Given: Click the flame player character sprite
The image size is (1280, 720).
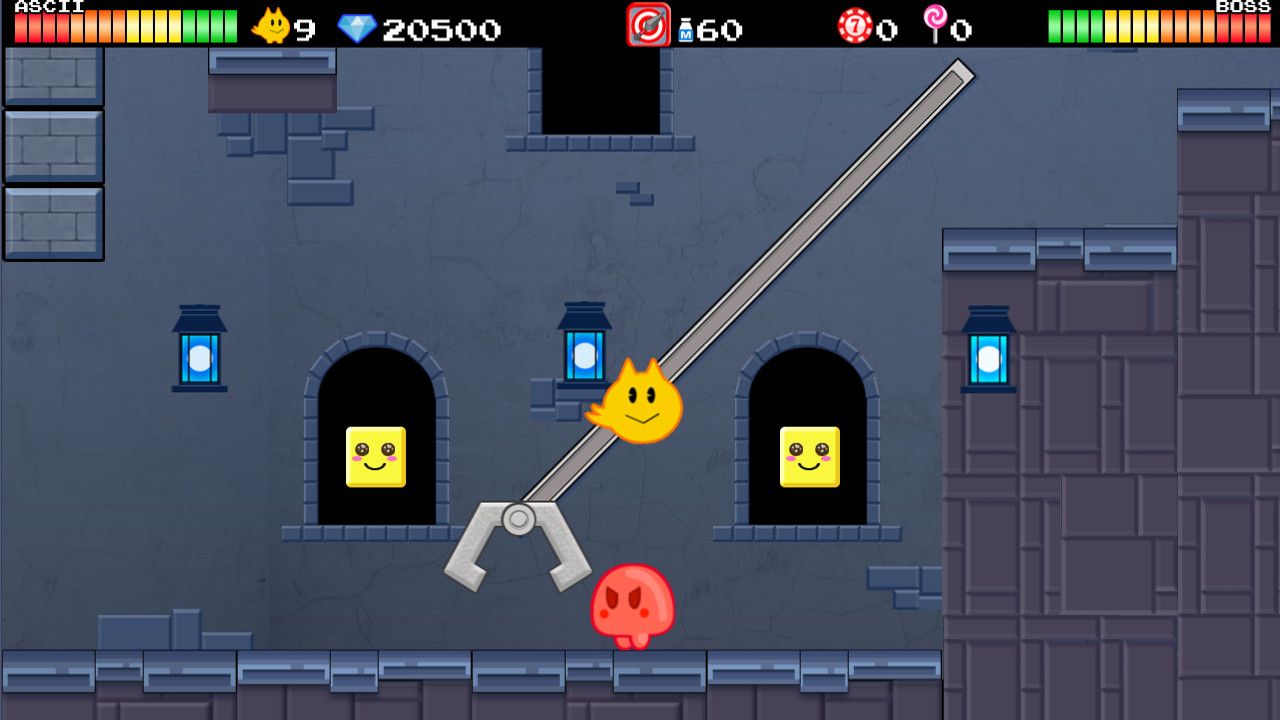Looking at the screenshot, I should click(x=643, y=398).
